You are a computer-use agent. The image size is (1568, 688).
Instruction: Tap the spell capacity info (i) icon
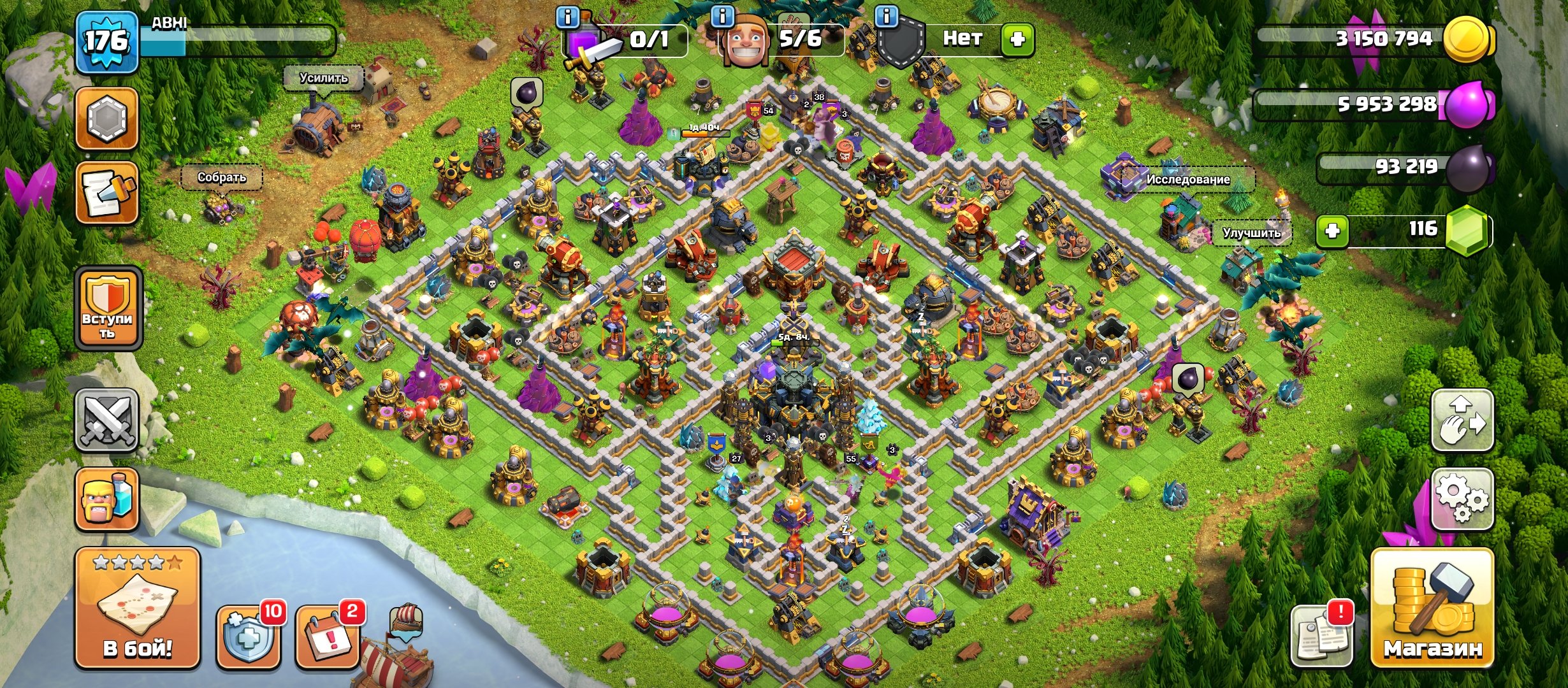click(x=566, y=16)
